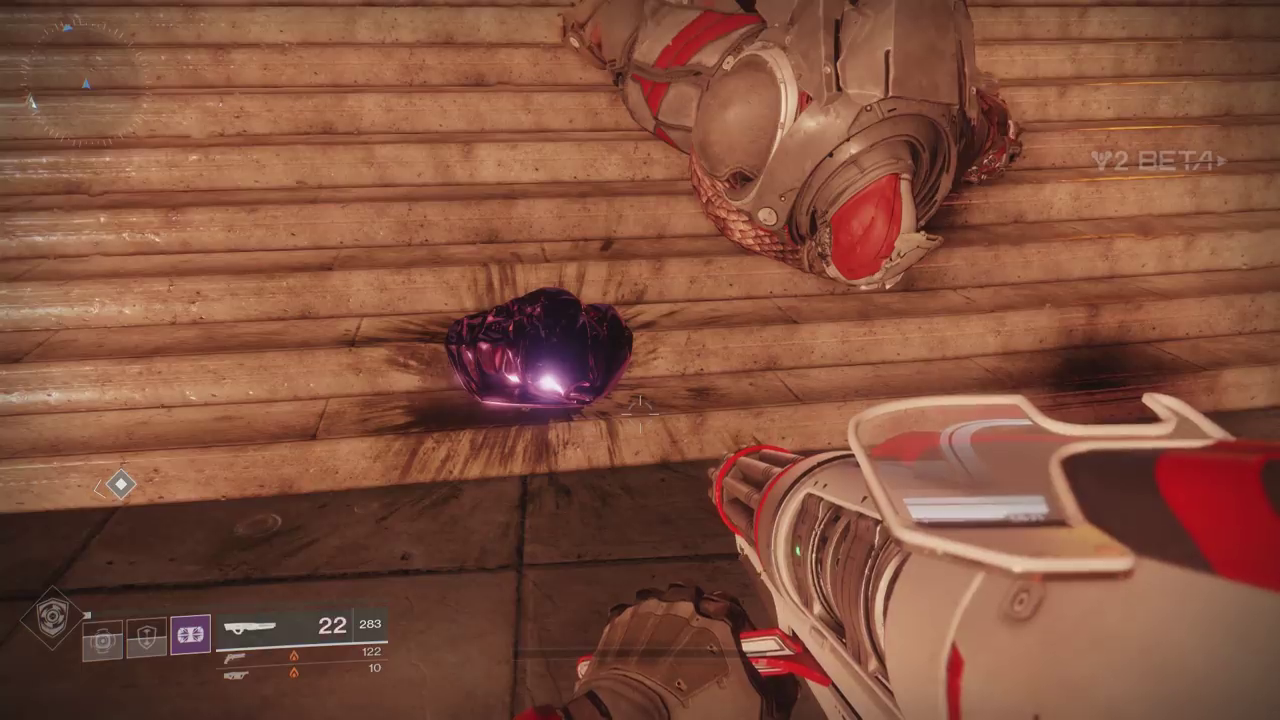Activate the shield super ability diamond
The height and width of the screenshot is (720, 1280).
[x=52, y=617]
